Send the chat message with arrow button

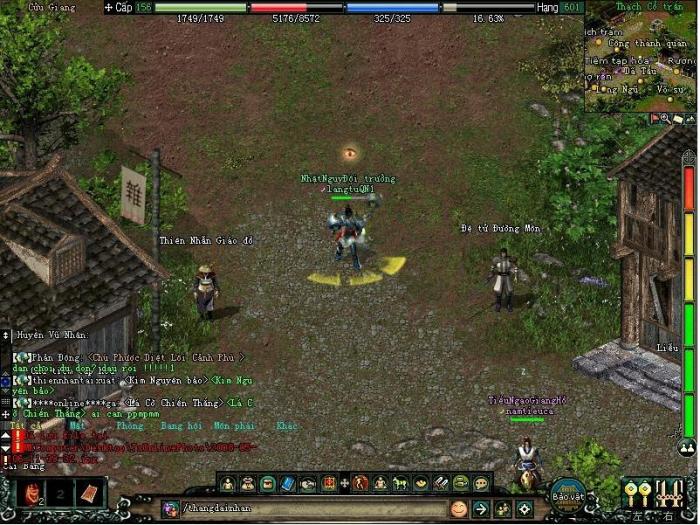(481, 509)
